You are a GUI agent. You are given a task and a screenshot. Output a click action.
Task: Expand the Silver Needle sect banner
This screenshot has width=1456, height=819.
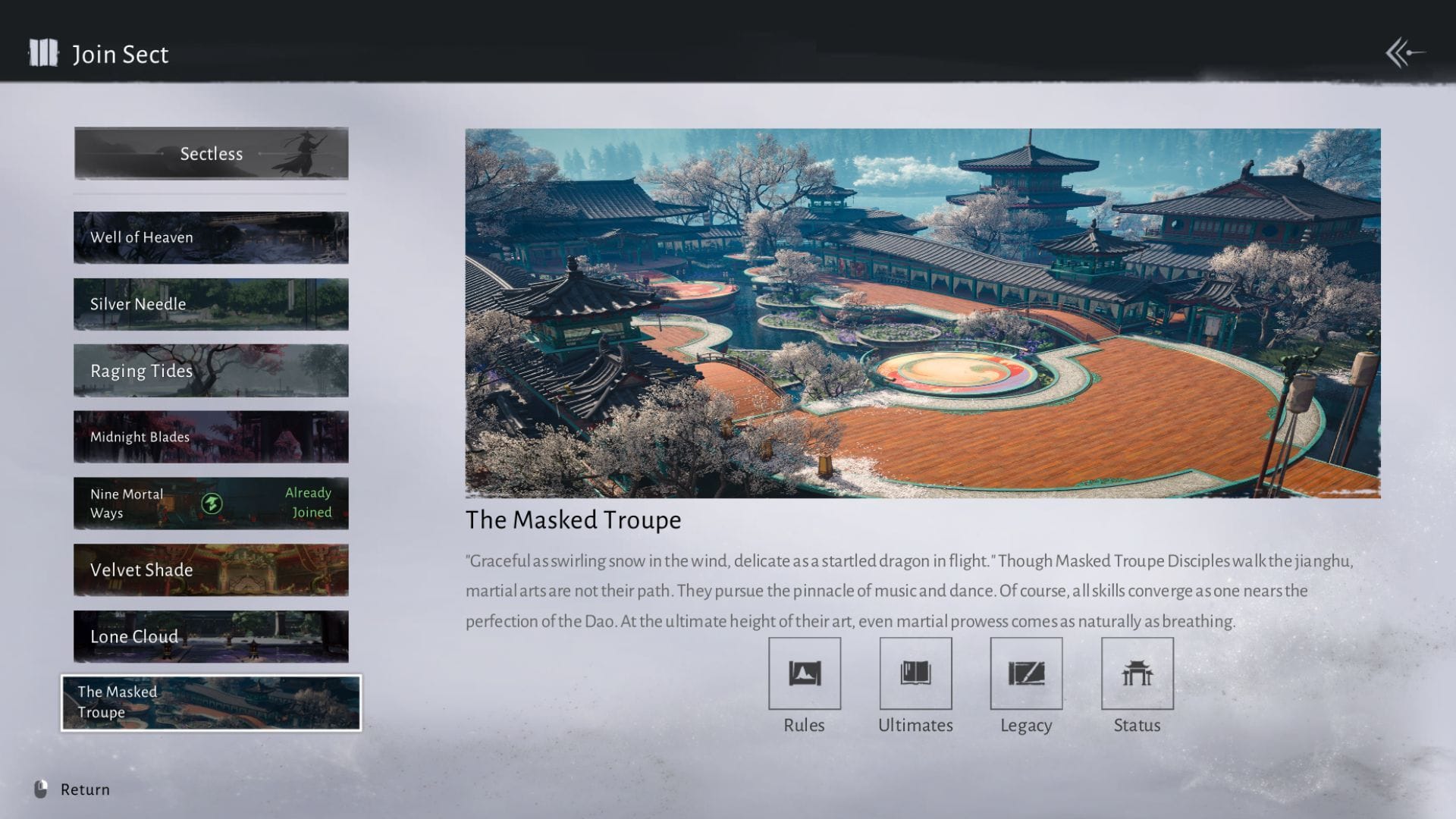[x=211, y=303]
